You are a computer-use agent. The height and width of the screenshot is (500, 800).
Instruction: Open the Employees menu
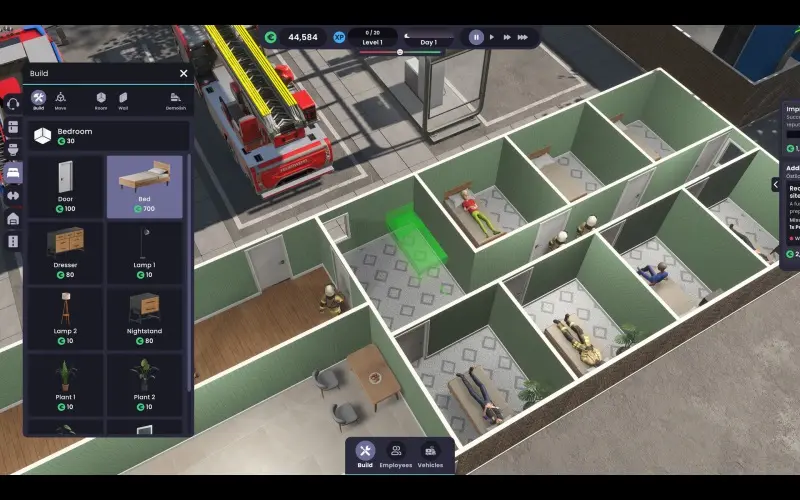coord(396,455)
